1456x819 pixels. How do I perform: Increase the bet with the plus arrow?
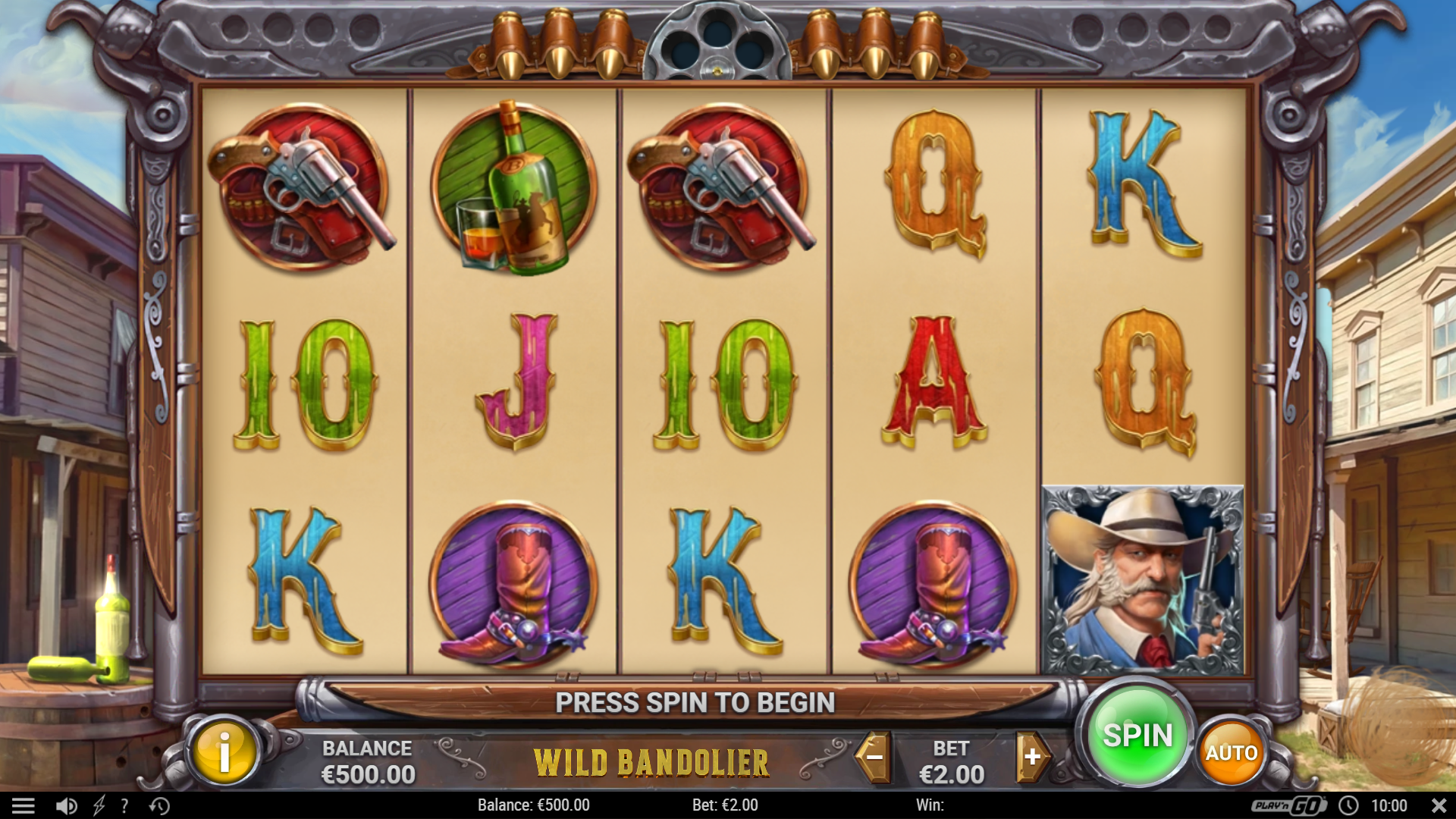[x=1032, y=756]
